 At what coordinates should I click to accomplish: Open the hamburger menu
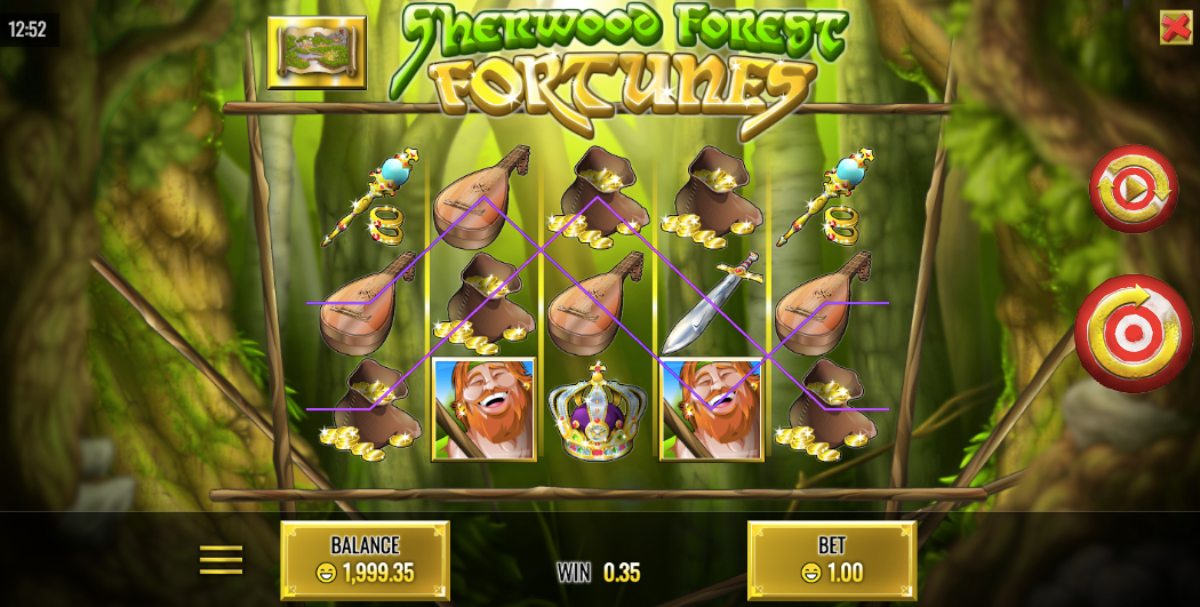pyautogui.click(x=221, y=560)
